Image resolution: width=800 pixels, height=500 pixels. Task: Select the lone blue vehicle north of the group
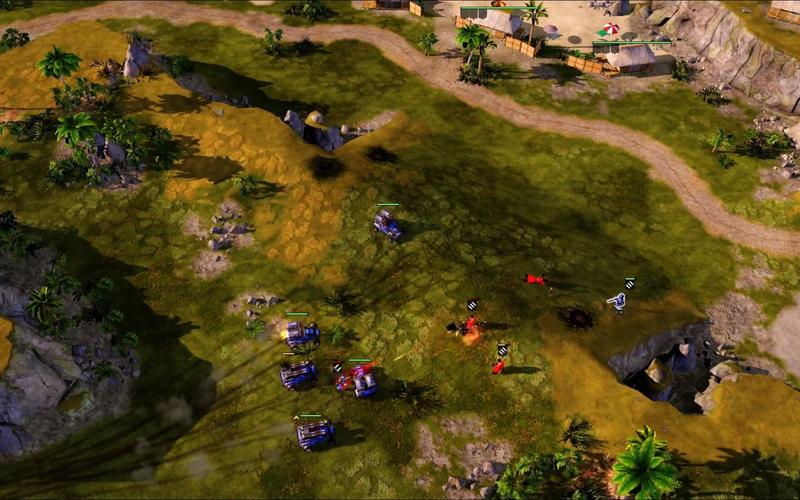[388, 224]
